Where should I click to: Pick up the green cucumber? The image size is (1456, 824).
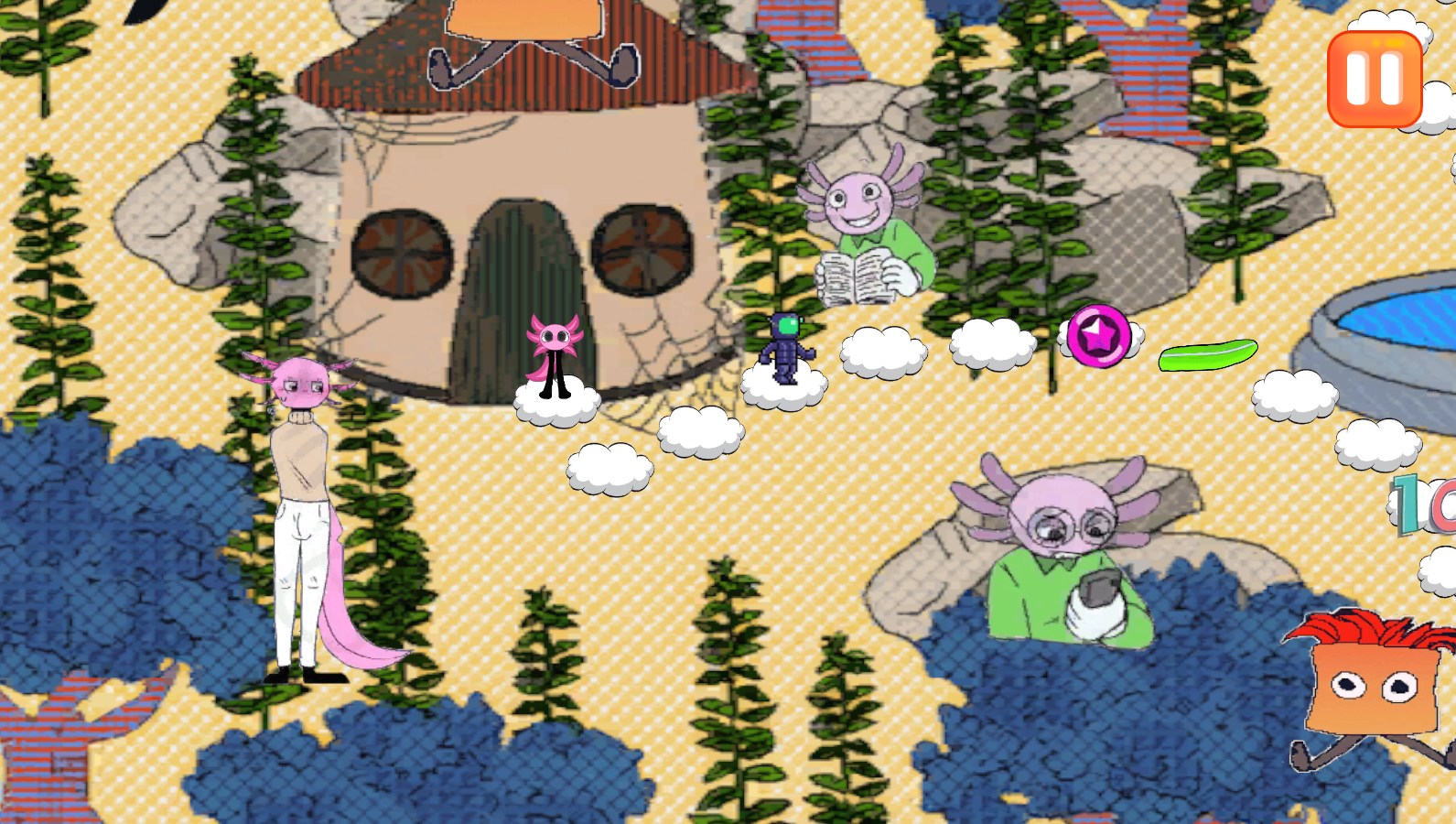point(1210,357)
